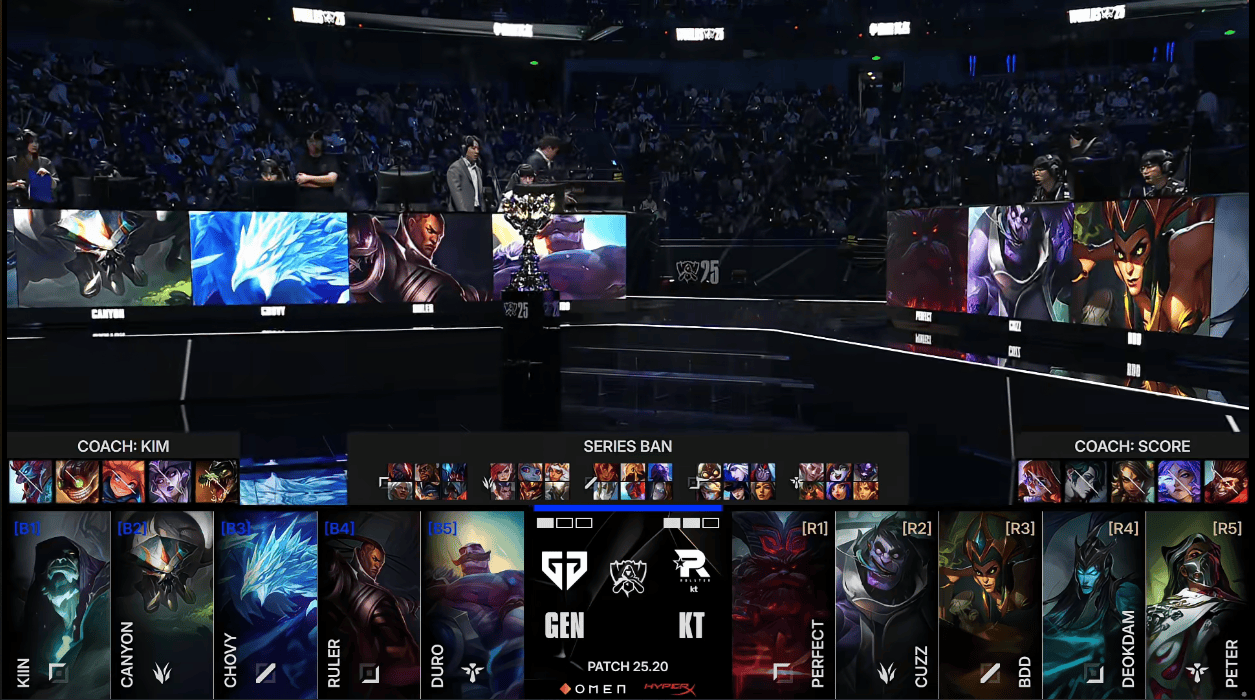
Task: Select Perfect's R1 Ornn pick card
Action: (x=782, y=603)
